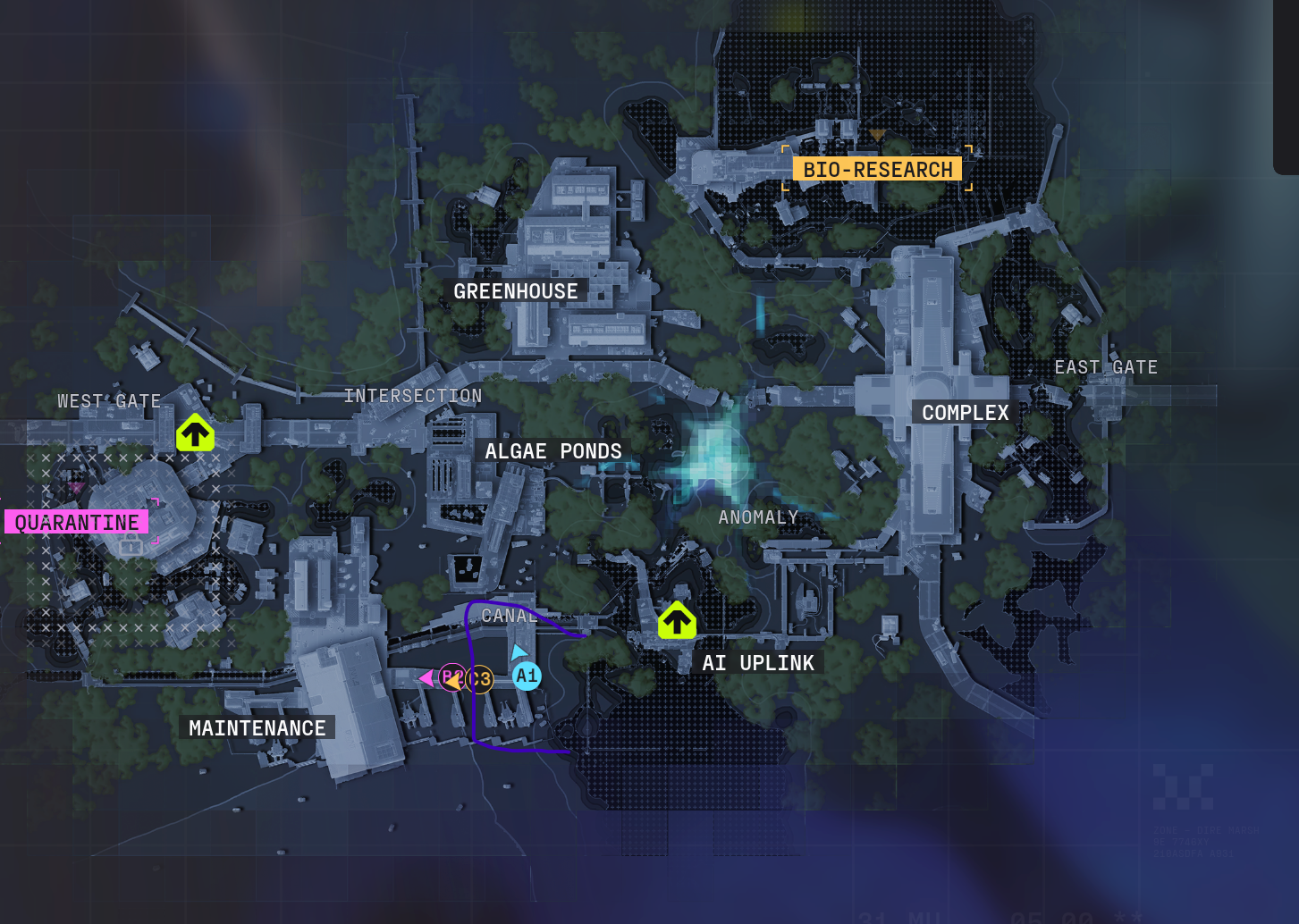Click the green arrow marker near West Gate
Image resolution: width=1299 pixels, height=924 pixels.
click(195, 433)
